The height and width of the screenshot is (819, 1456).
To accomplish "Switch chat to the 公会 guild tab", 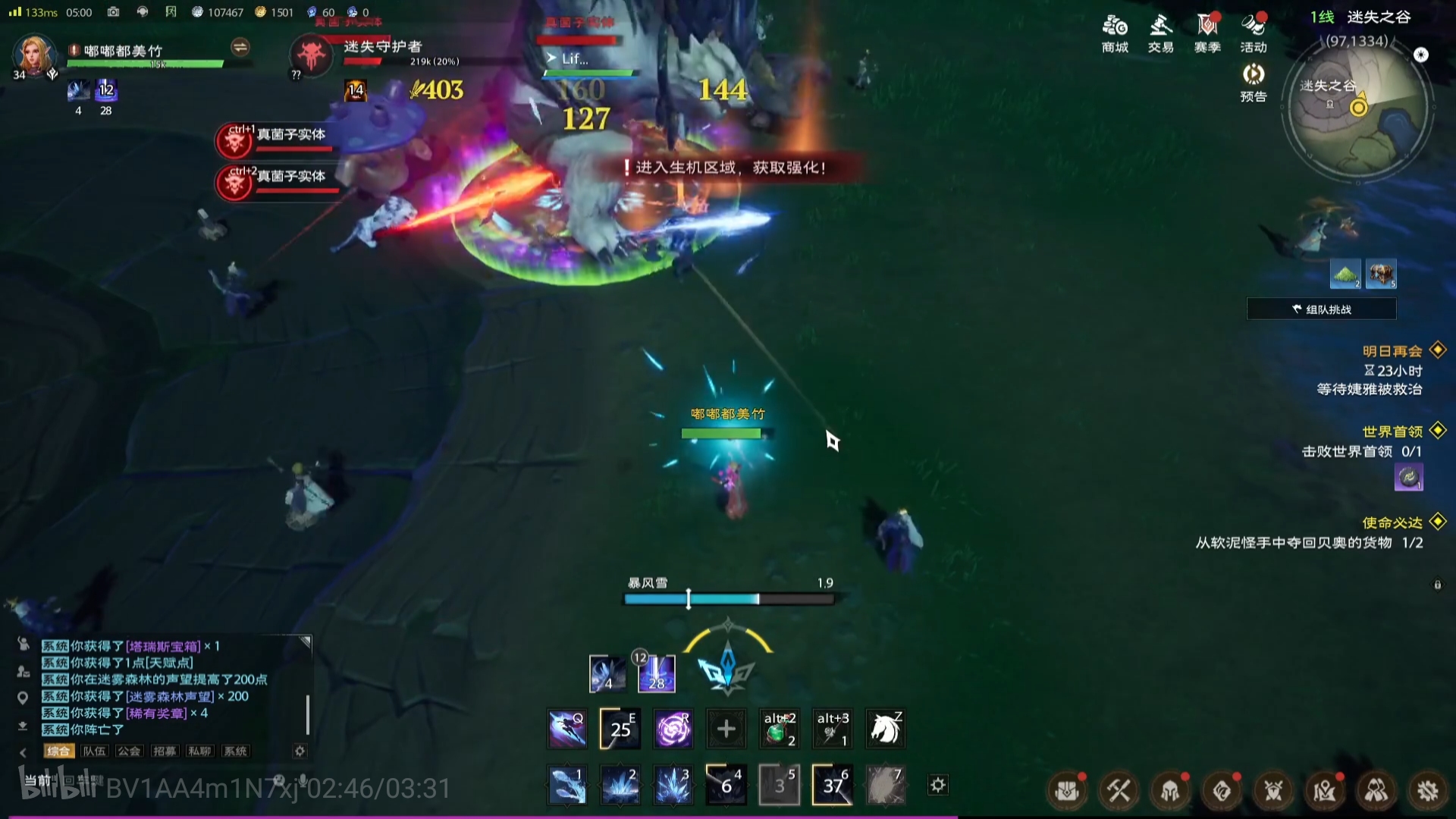I will (x=129, y=751).
